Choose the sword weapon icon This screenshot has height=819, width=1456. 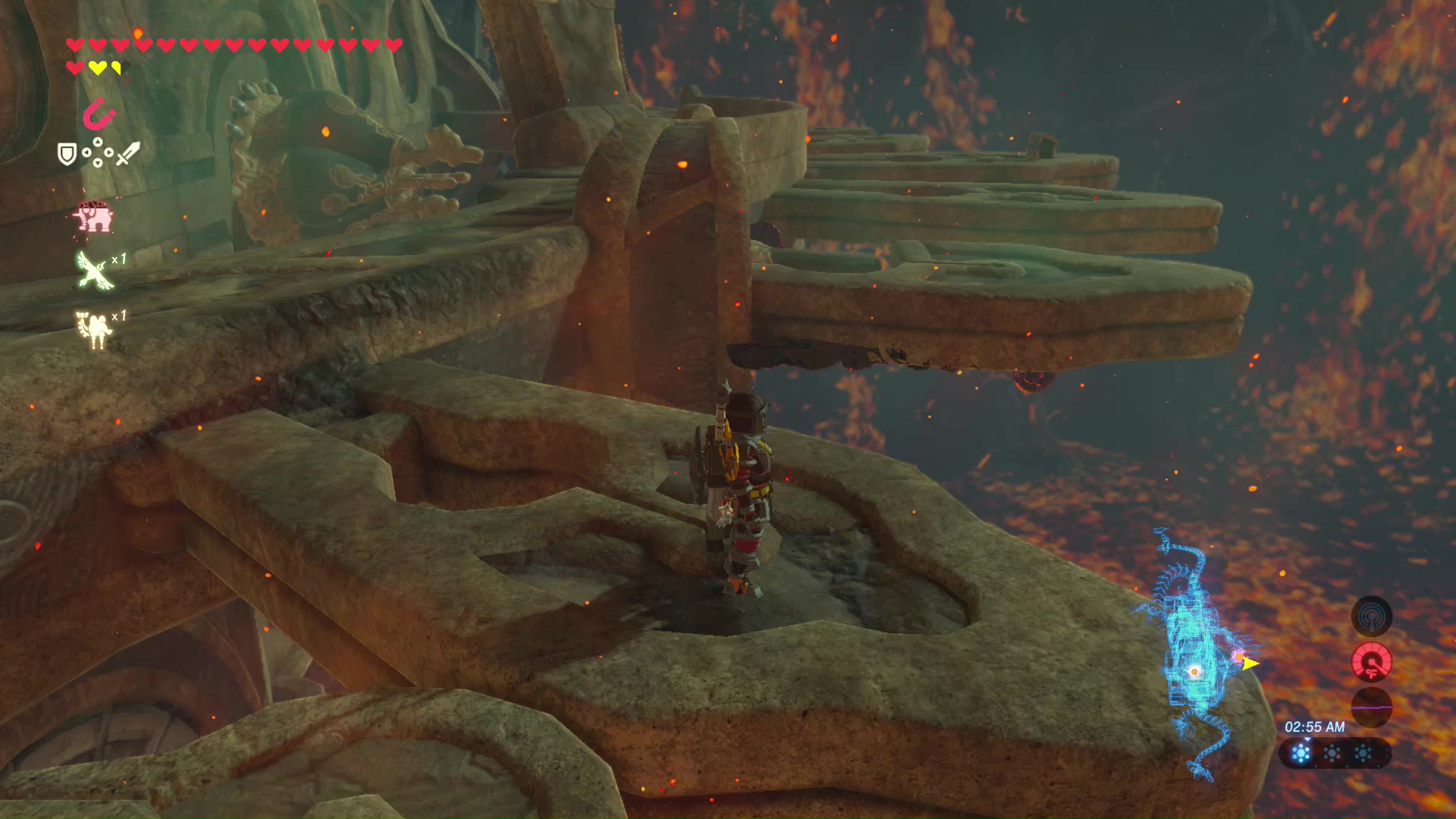[127, 154]
